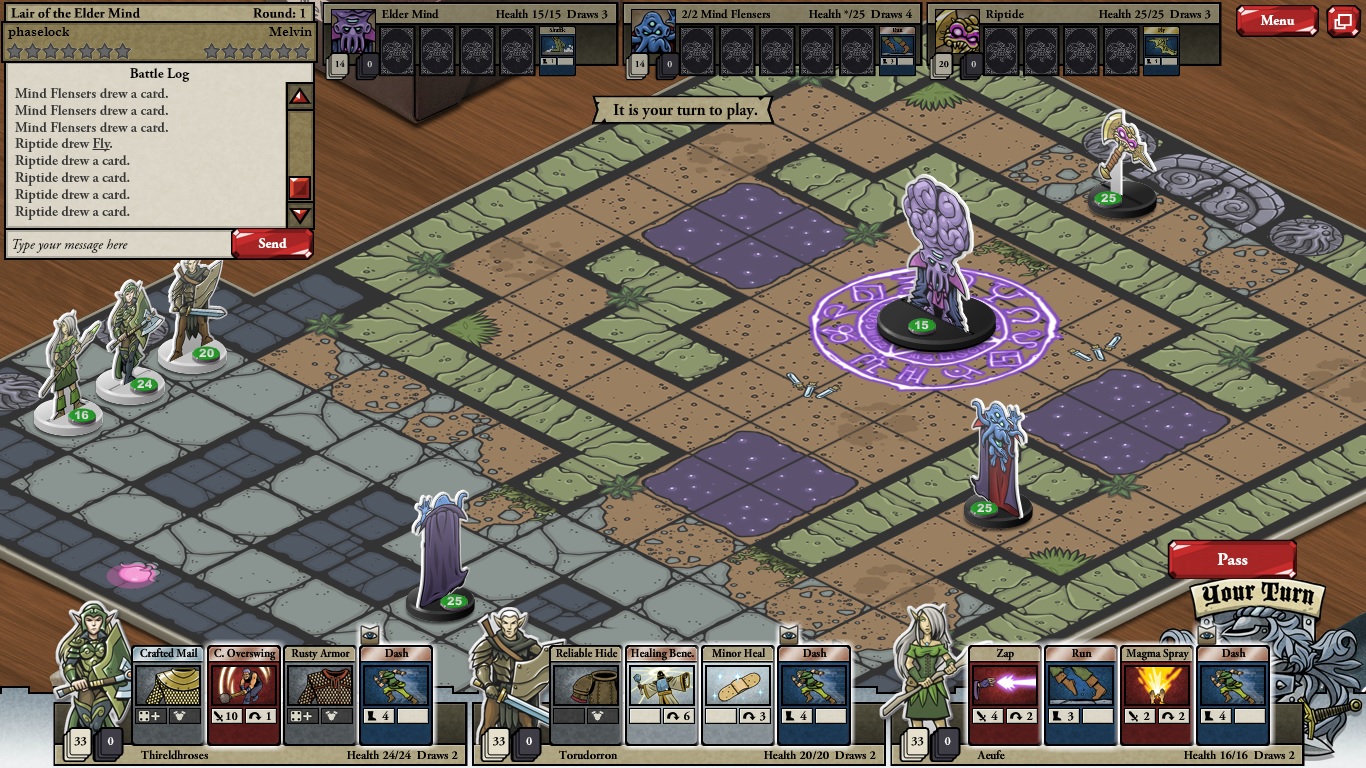This screenshot has height=768, width=1366.
Task: Click the battle log's down arrow
Action: point(300,214)
